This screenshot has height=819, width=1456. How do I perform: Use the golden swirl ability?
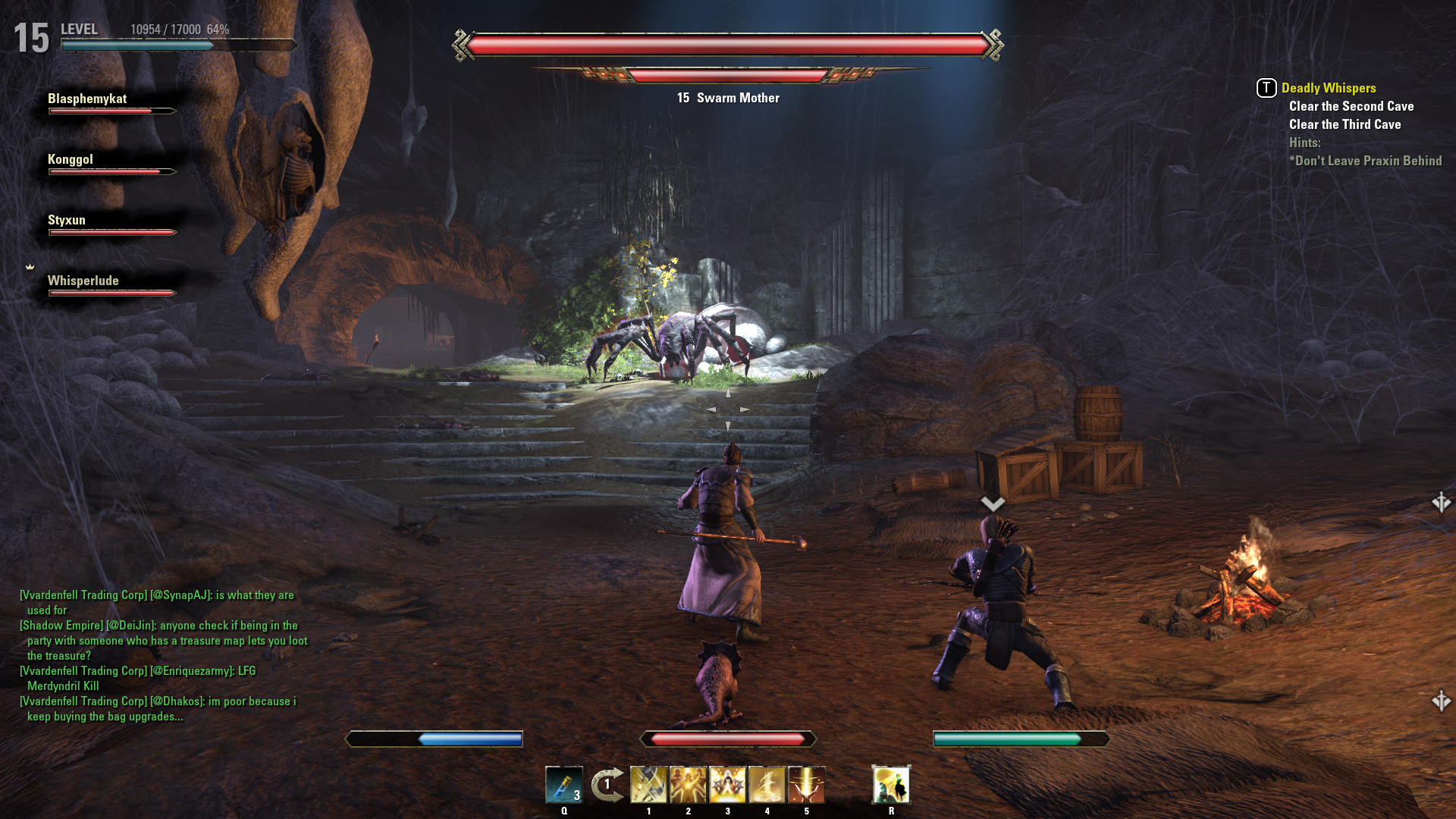[x=767, y=785]
